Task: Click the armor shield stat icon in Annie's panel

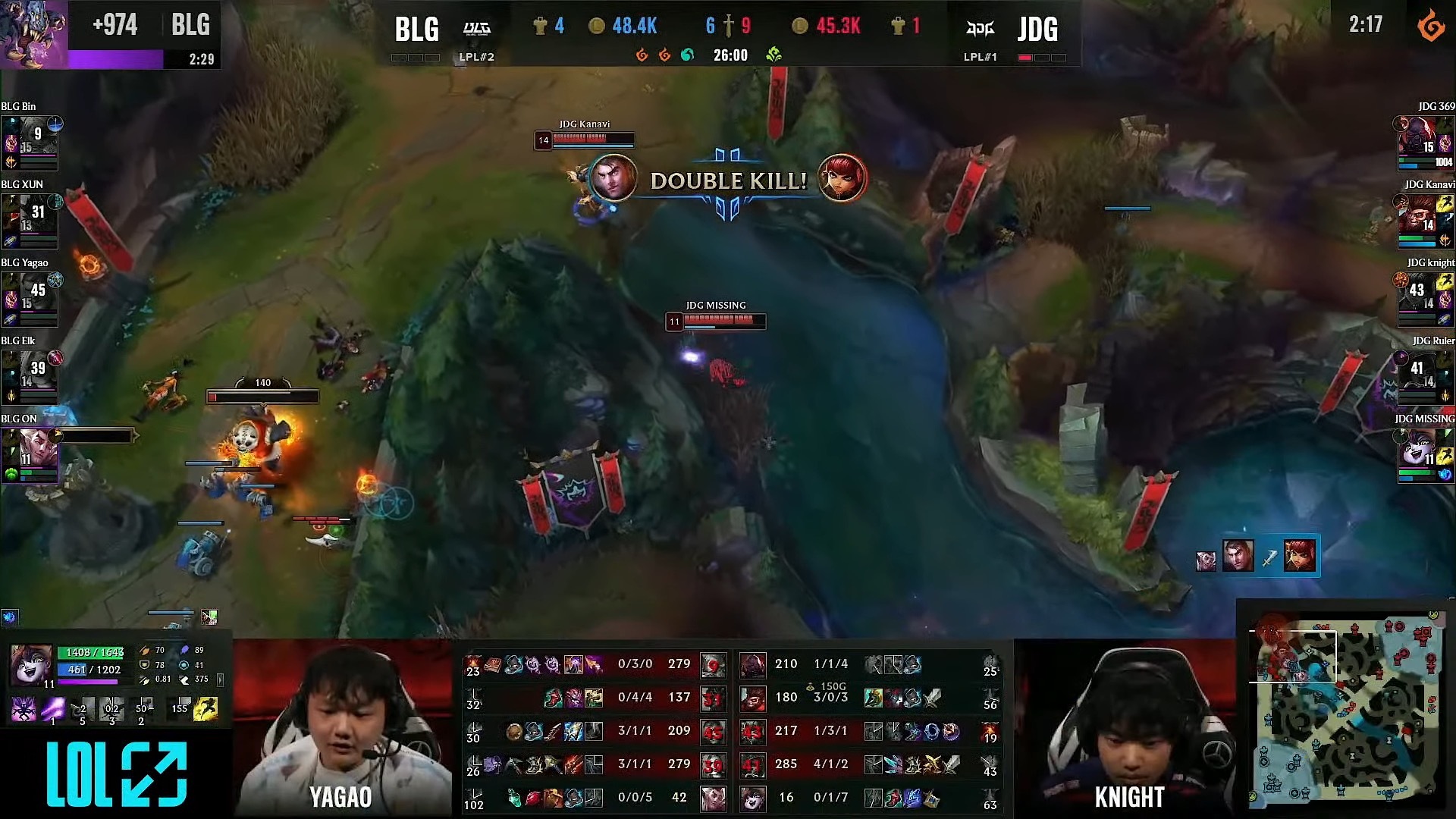Action: (x=144, y=665)
